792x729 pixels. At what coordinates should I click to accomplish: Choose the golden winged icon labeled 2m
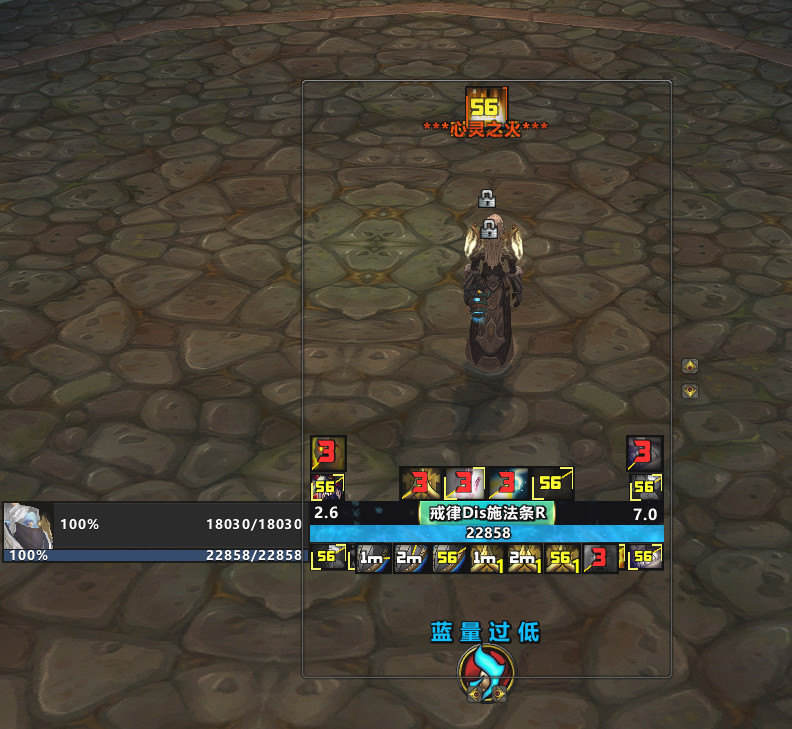pos(522,559)
